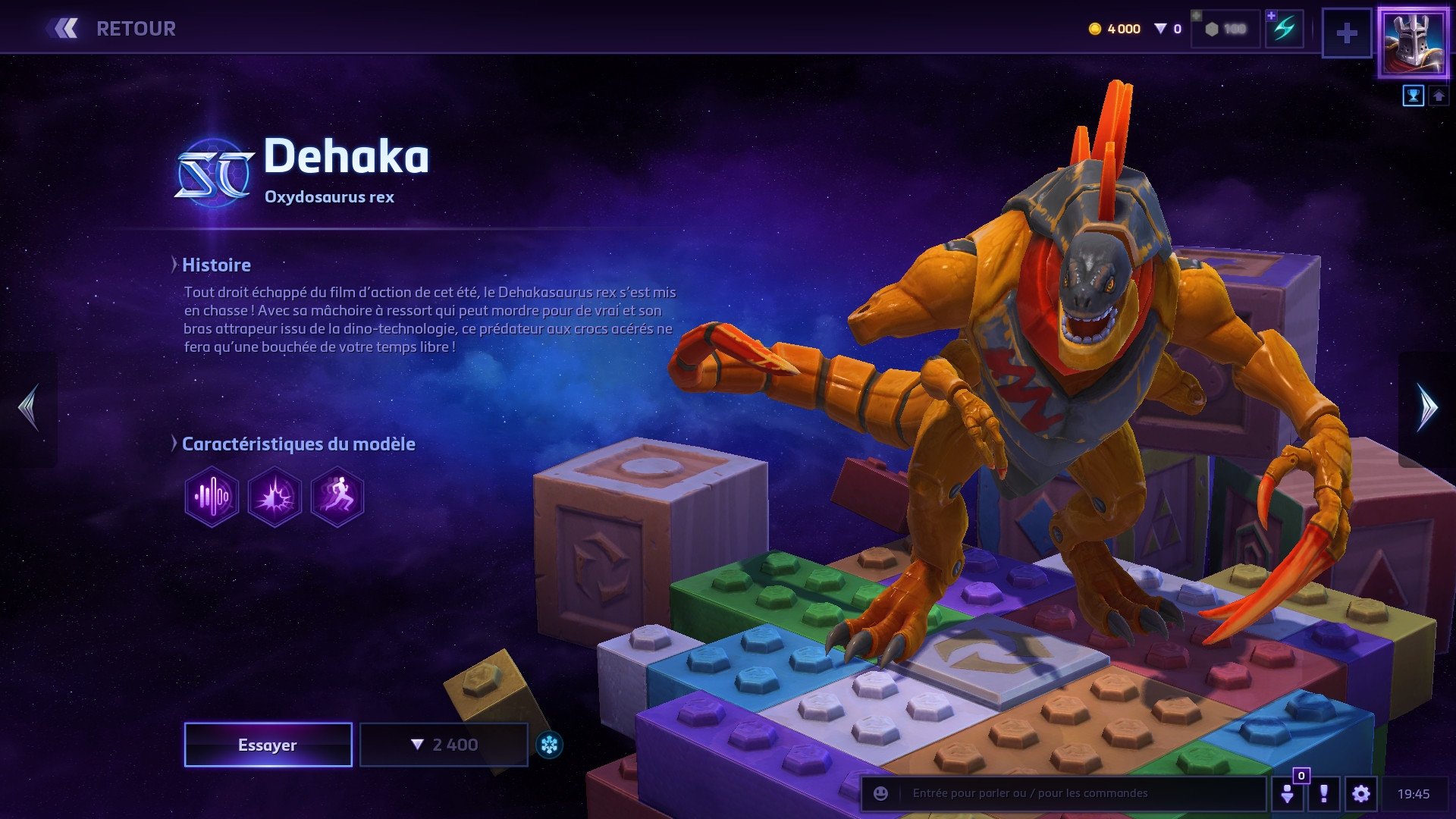Open the emoji smiley in the chat bar
Screen dimensions: 1456x819
pyautogui.click(x=880, y=794)
